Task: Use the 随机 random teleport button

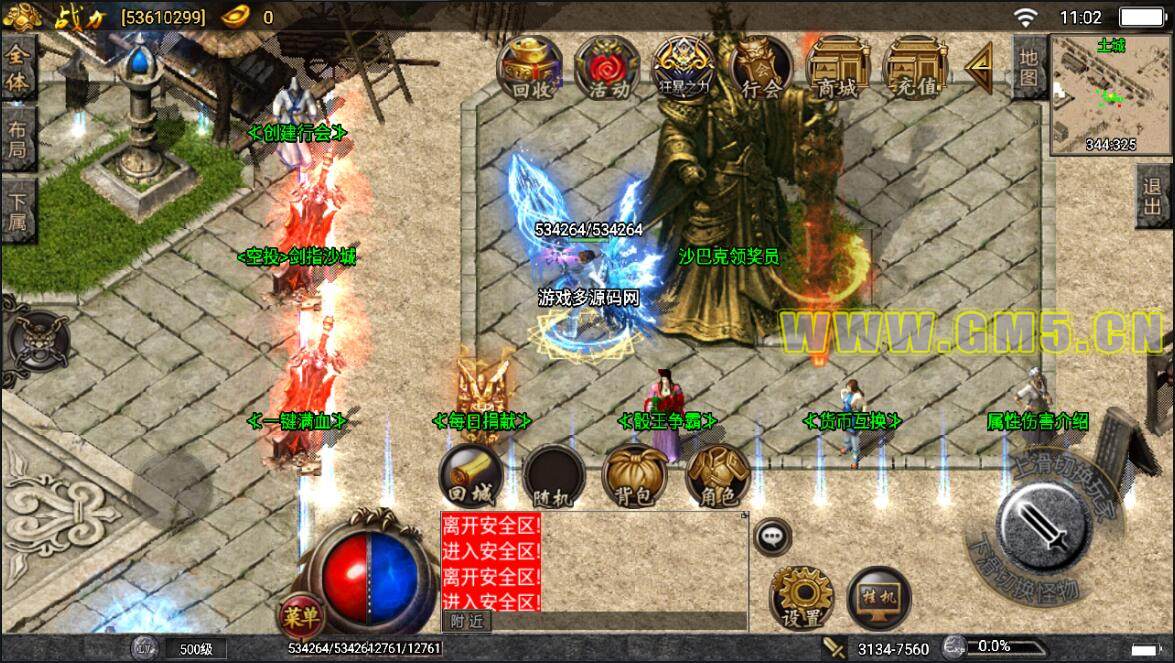Action: [x=552, y=476]
